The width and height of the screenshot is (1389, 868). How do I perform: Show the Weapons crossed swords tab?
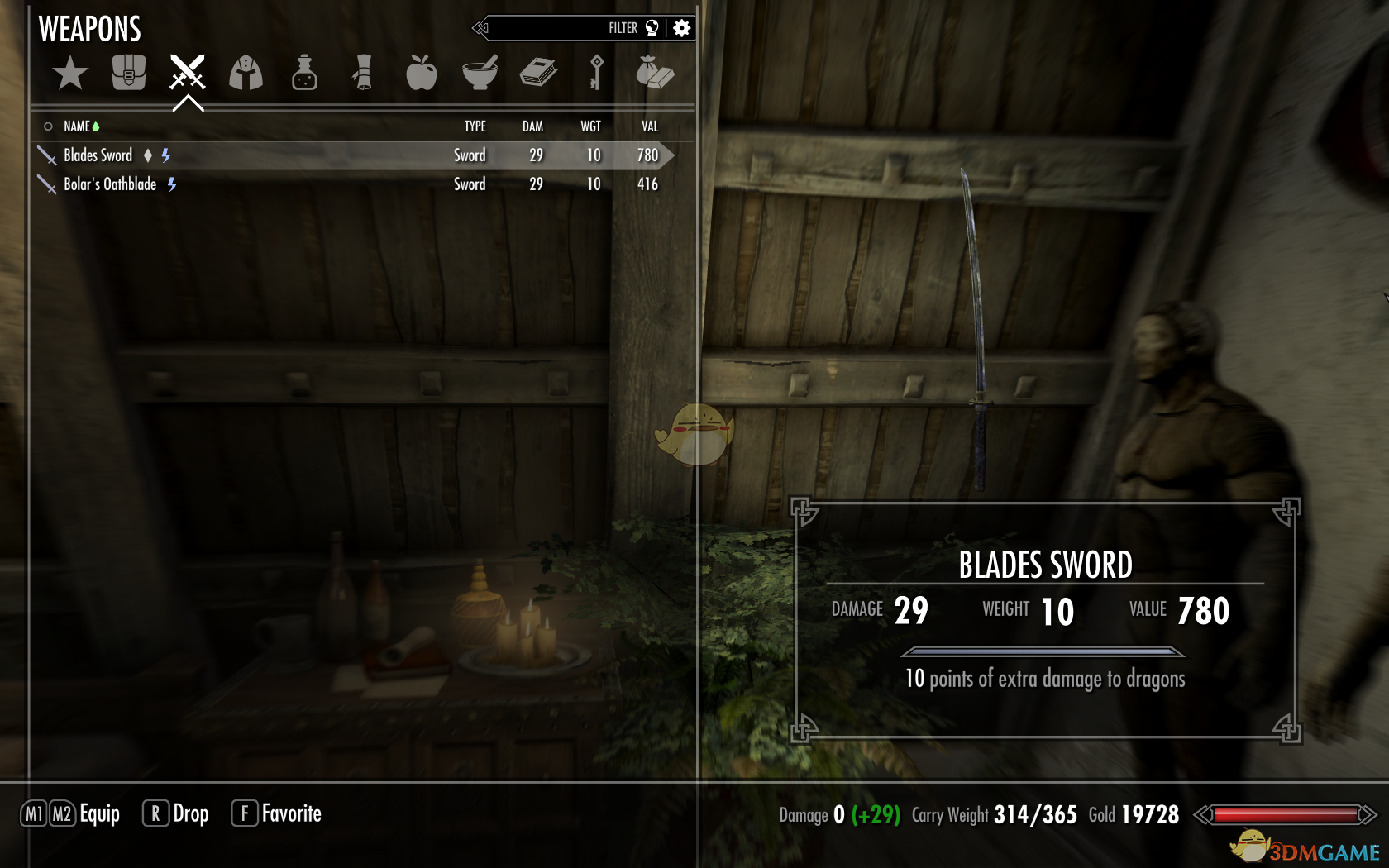click(x=188, y=73)
